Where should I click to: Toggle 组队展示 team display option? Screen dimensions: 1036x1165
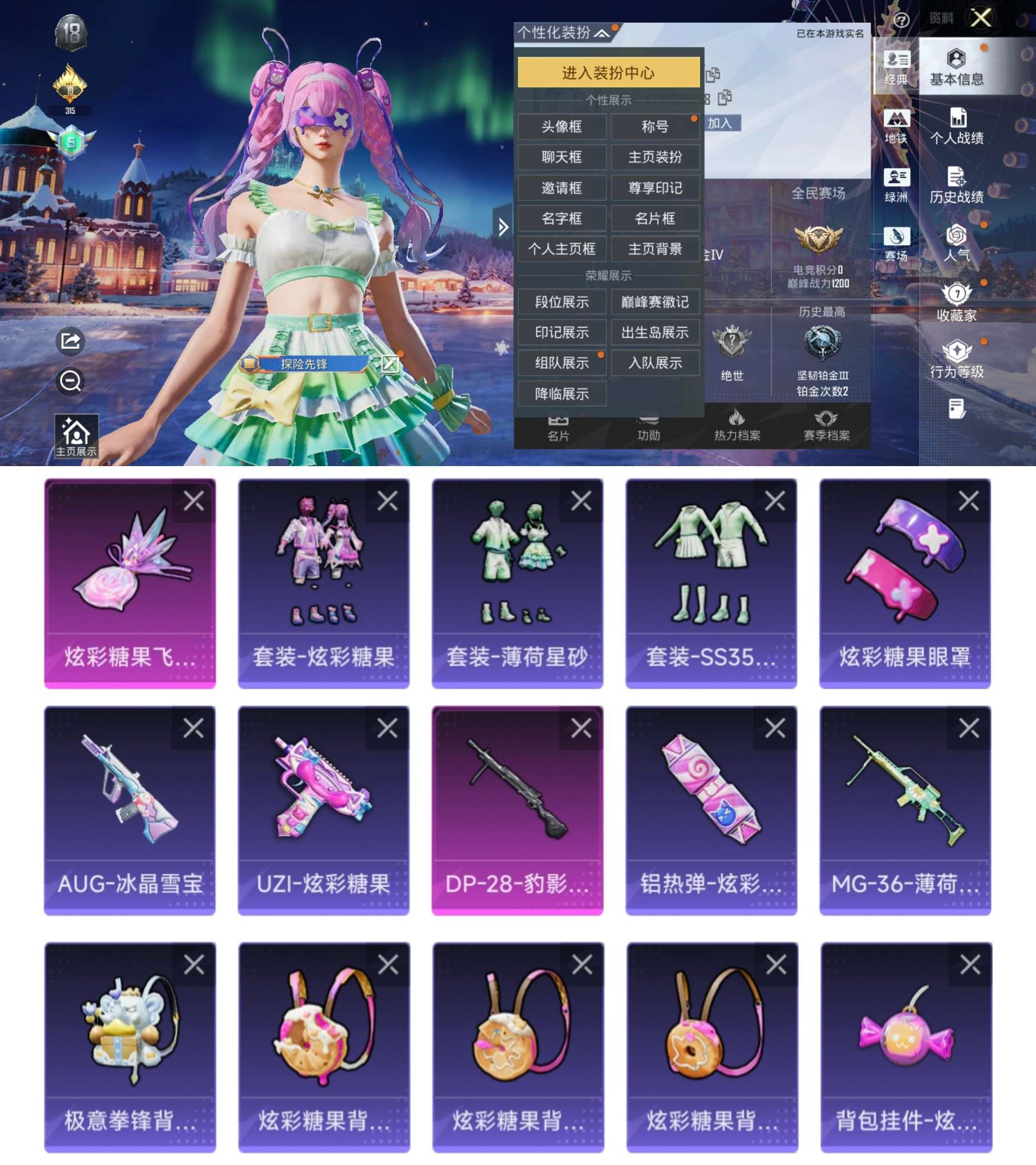562,363
